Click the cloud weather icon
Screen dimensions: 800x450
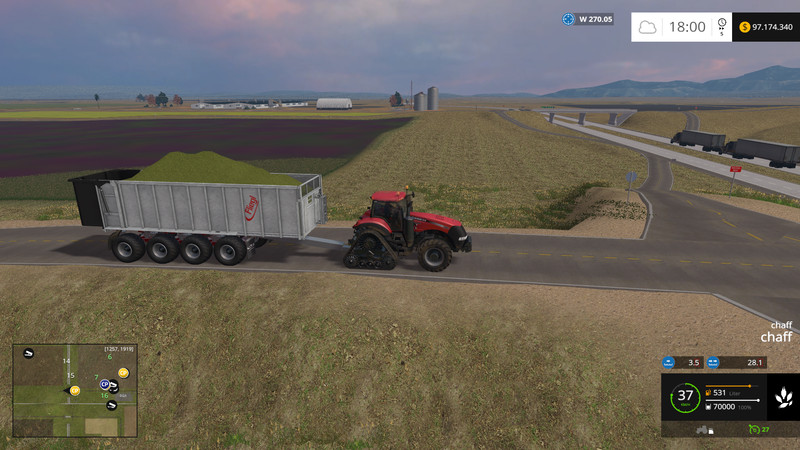coord(648,27)
